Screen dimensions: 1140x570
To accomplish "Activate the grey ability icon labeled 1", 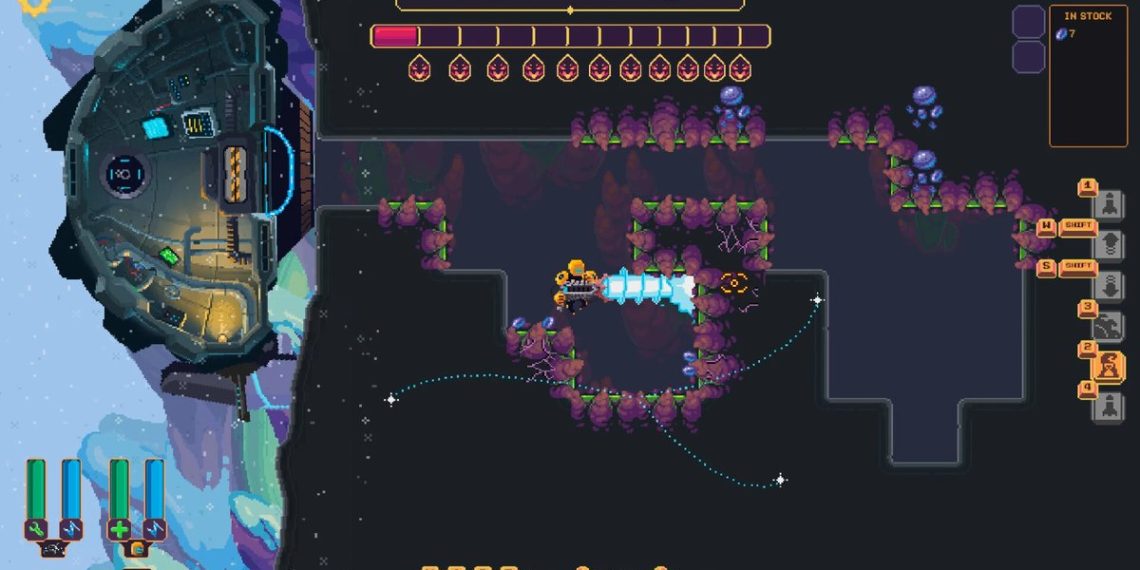I will tap(1109, 205).
